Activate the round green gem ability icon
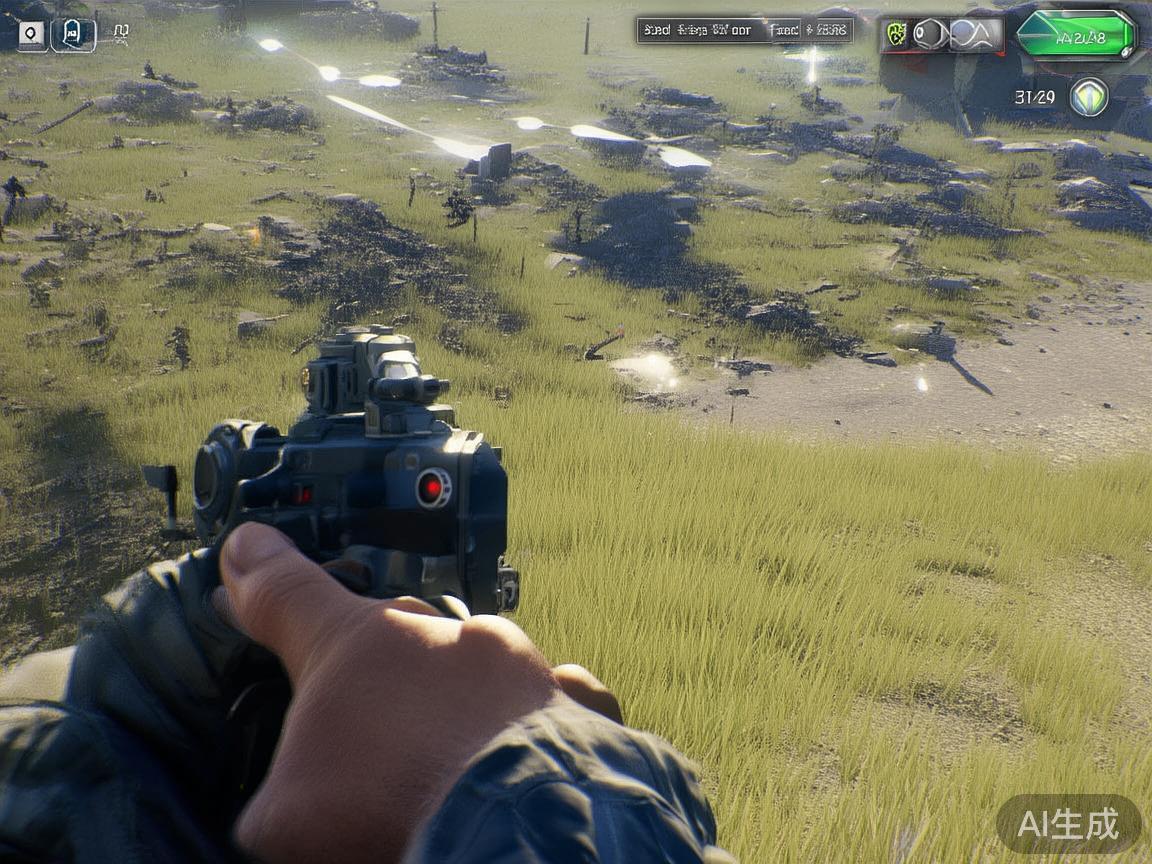The width and height of the screenshot is (1152, 864). point(1089,97)
